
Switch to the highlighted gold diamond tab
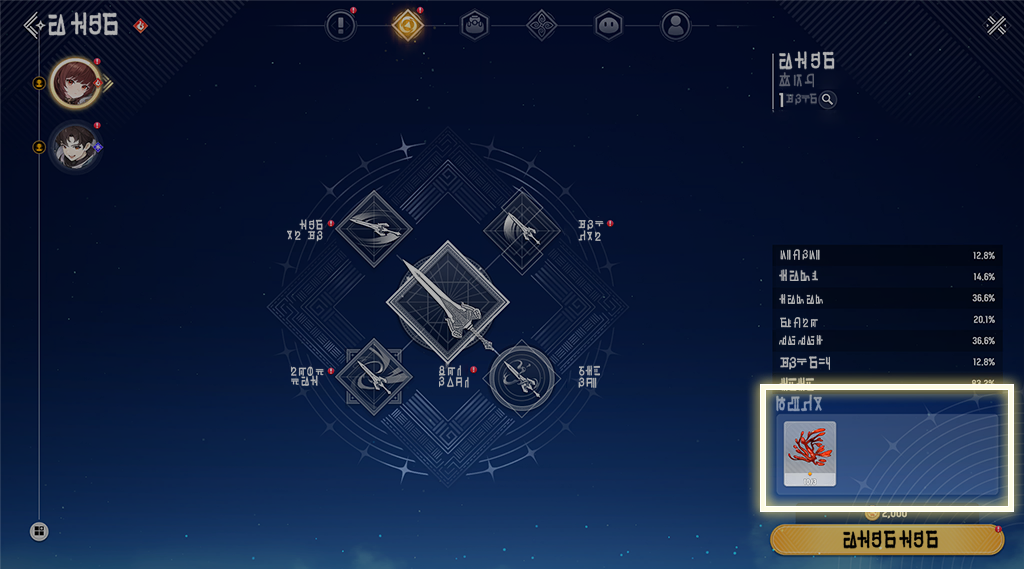click(x=407, y=25)
